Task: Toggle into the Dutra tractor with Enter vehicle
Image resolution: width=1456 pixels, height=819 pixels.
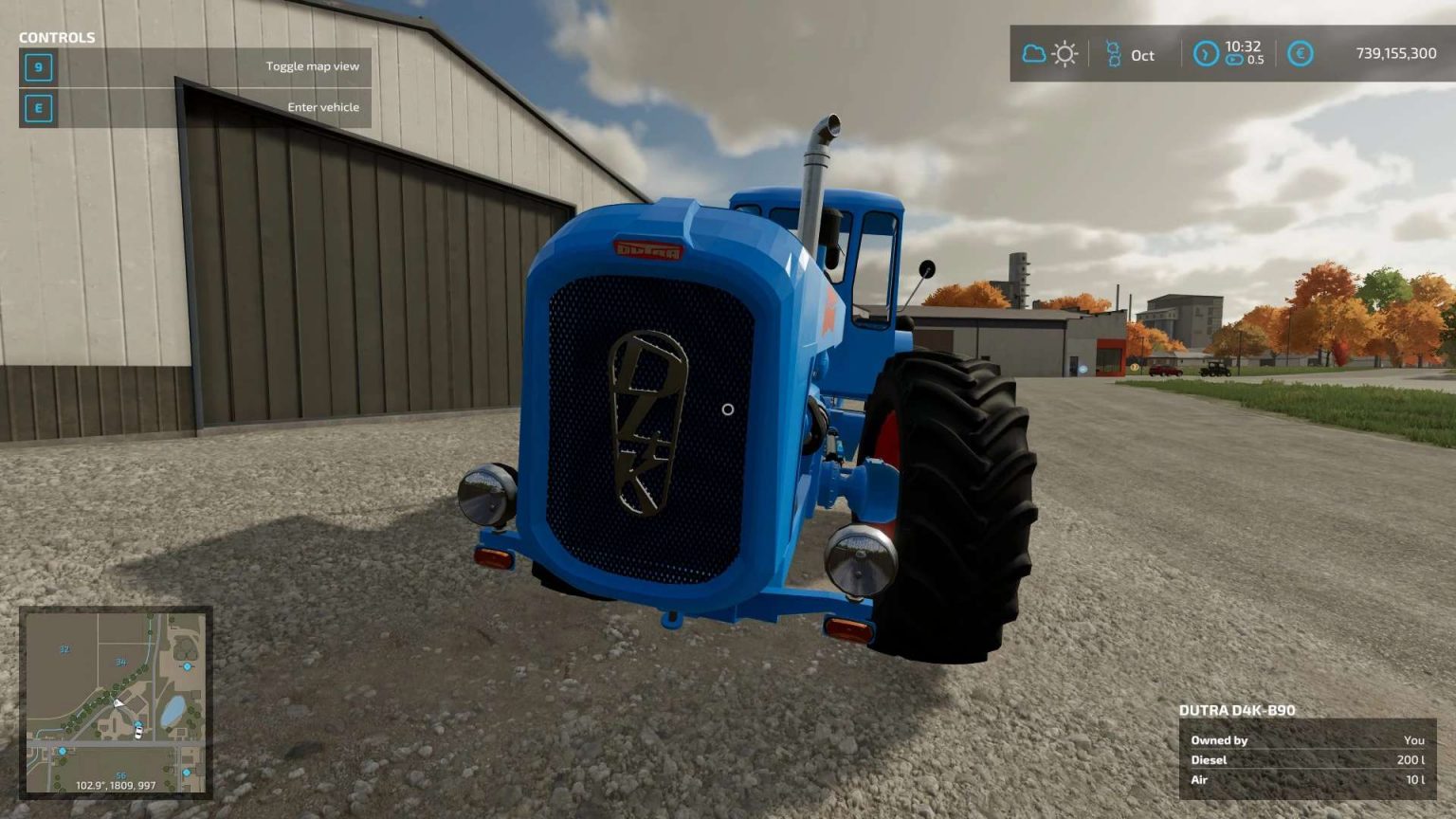Action: (x=323, y=107)
